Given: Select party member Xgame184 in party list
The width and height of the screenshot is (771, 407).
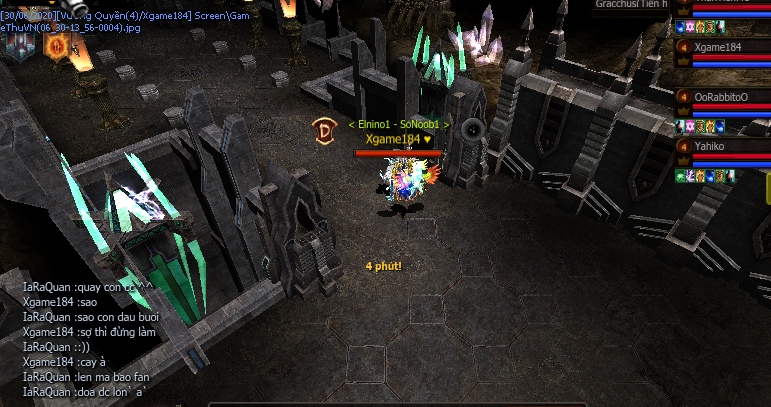Looking at the screenshot, I should pos(717,47).
